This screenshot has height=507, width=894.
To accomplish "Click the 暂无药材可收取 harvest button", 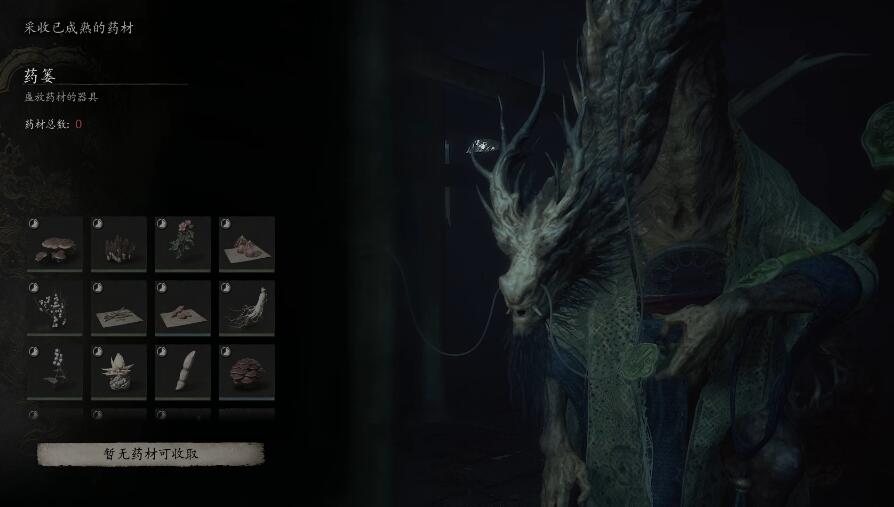I will 151,453.
